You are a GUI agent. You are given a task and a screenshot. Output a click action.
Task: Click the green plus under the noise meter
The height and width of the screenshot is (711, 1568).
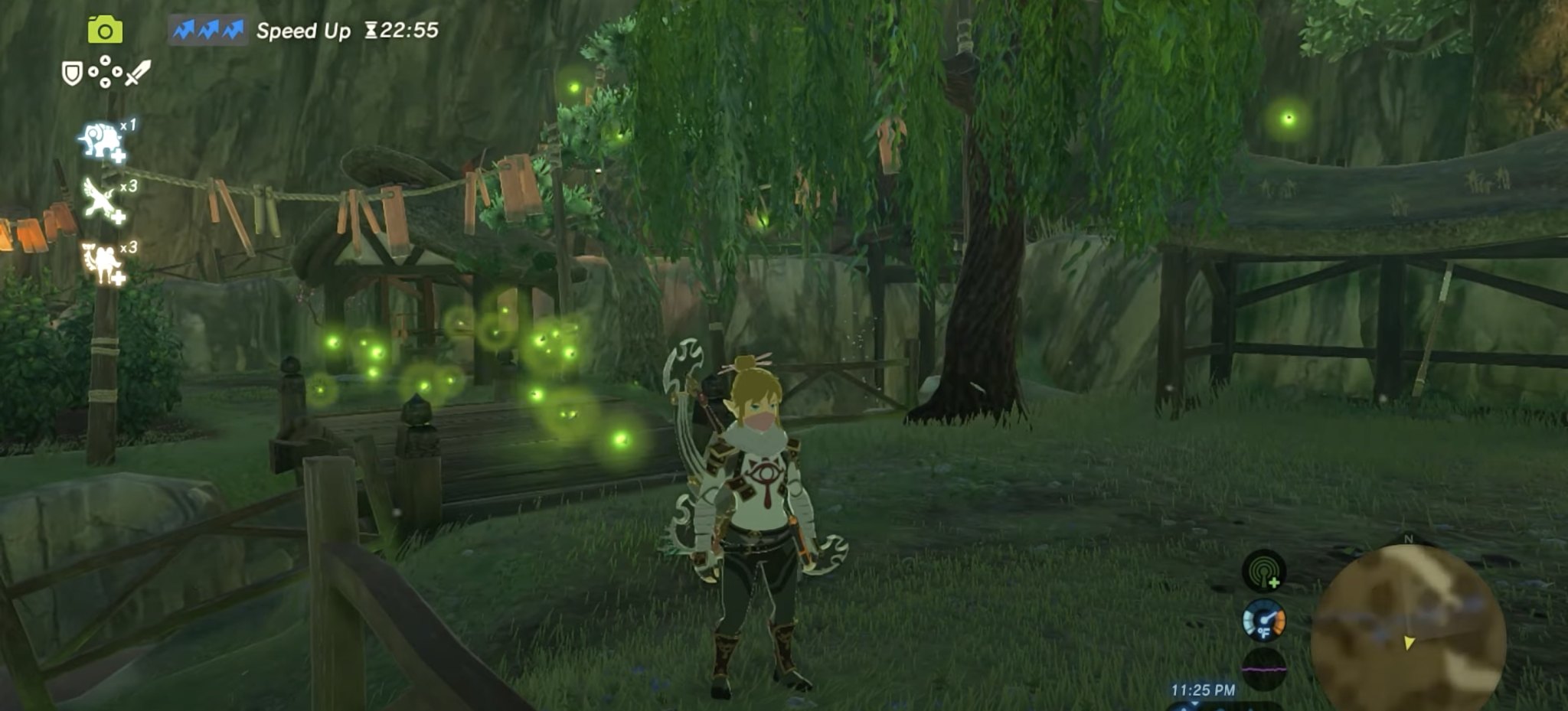[1274, 582]
